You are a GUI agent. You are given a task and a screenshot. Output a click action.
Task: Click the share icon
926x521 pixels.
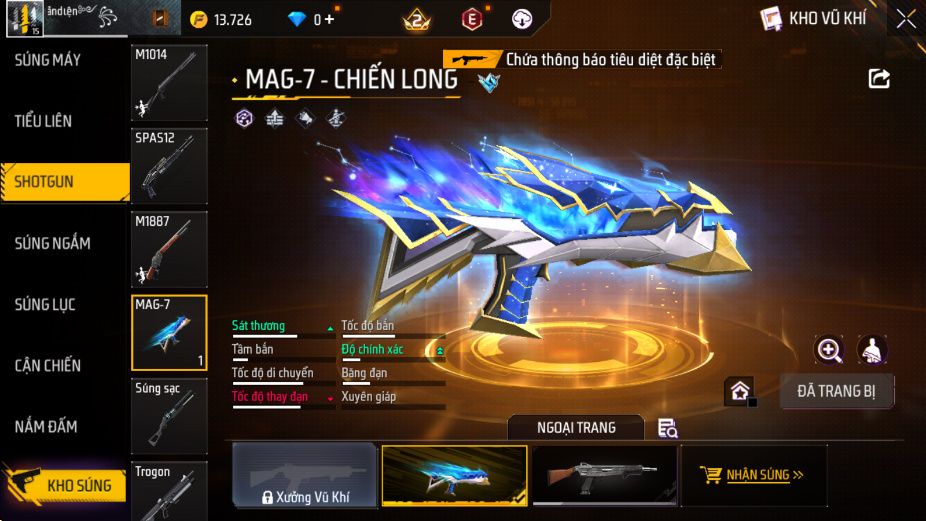[879, 78]
